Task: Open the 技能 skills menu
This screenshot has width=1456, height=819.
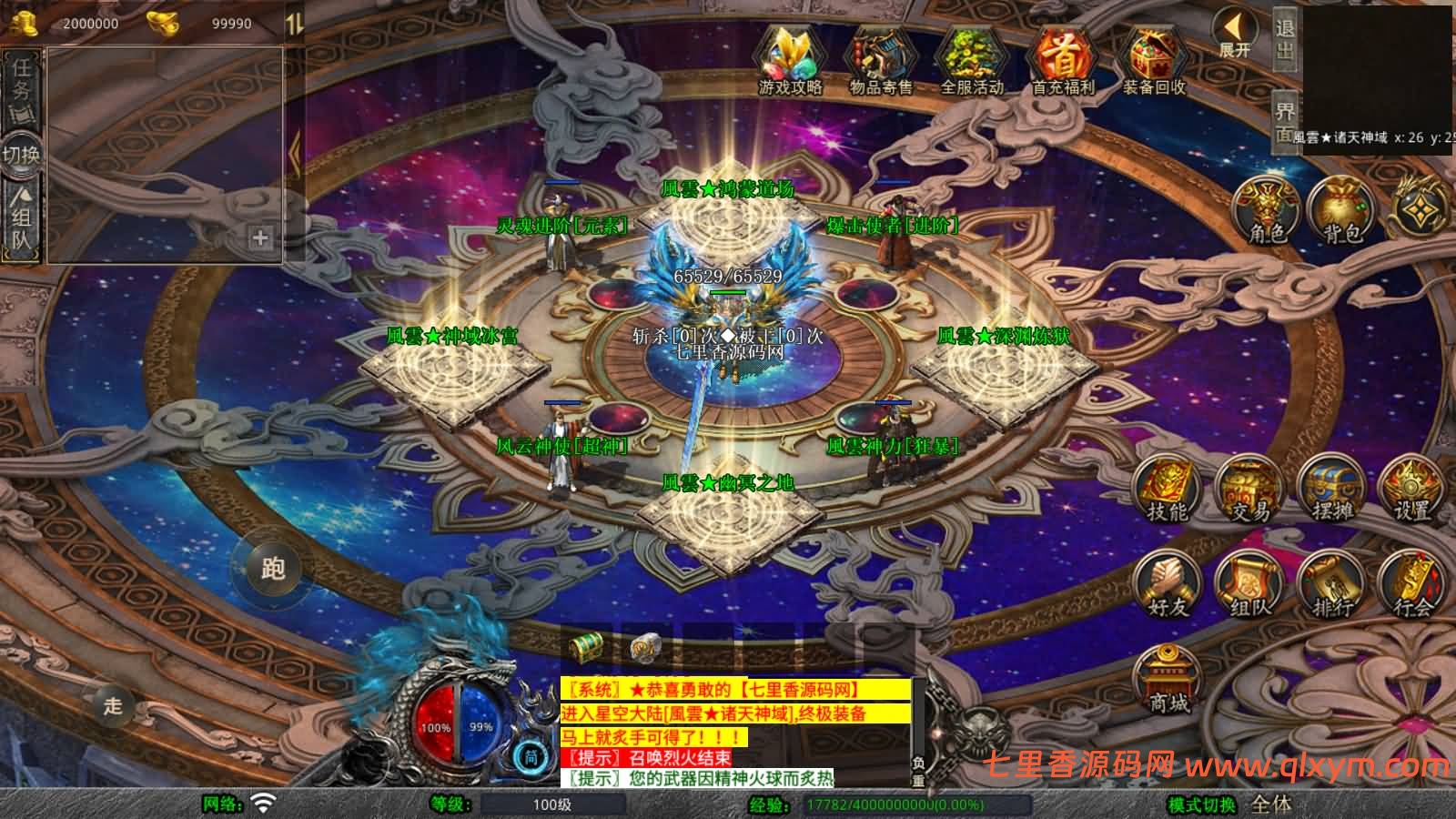Action: point(1168,490)
